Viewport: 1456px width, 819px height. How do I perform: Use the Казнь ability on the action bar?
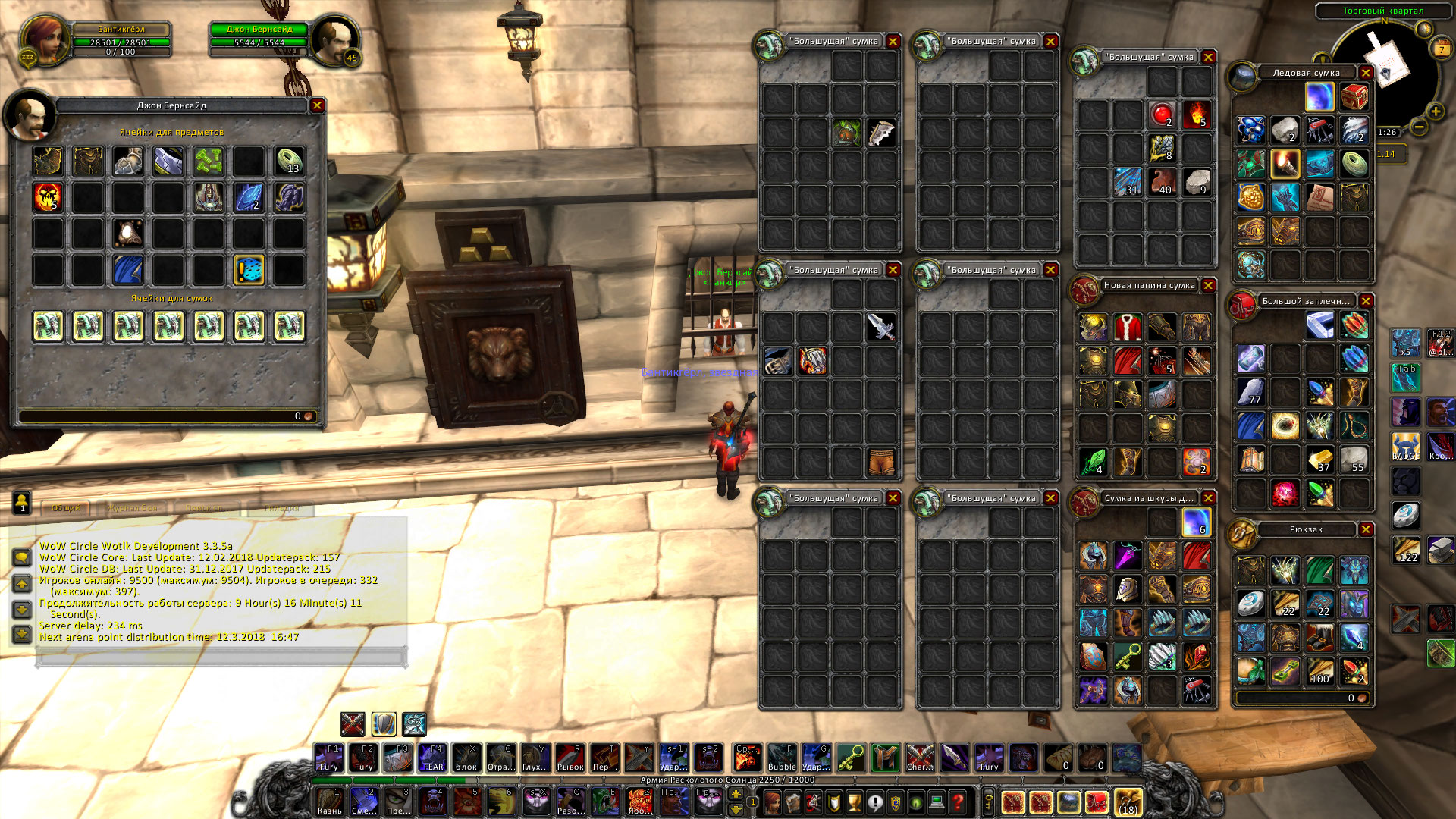click(x=329, y=801)
